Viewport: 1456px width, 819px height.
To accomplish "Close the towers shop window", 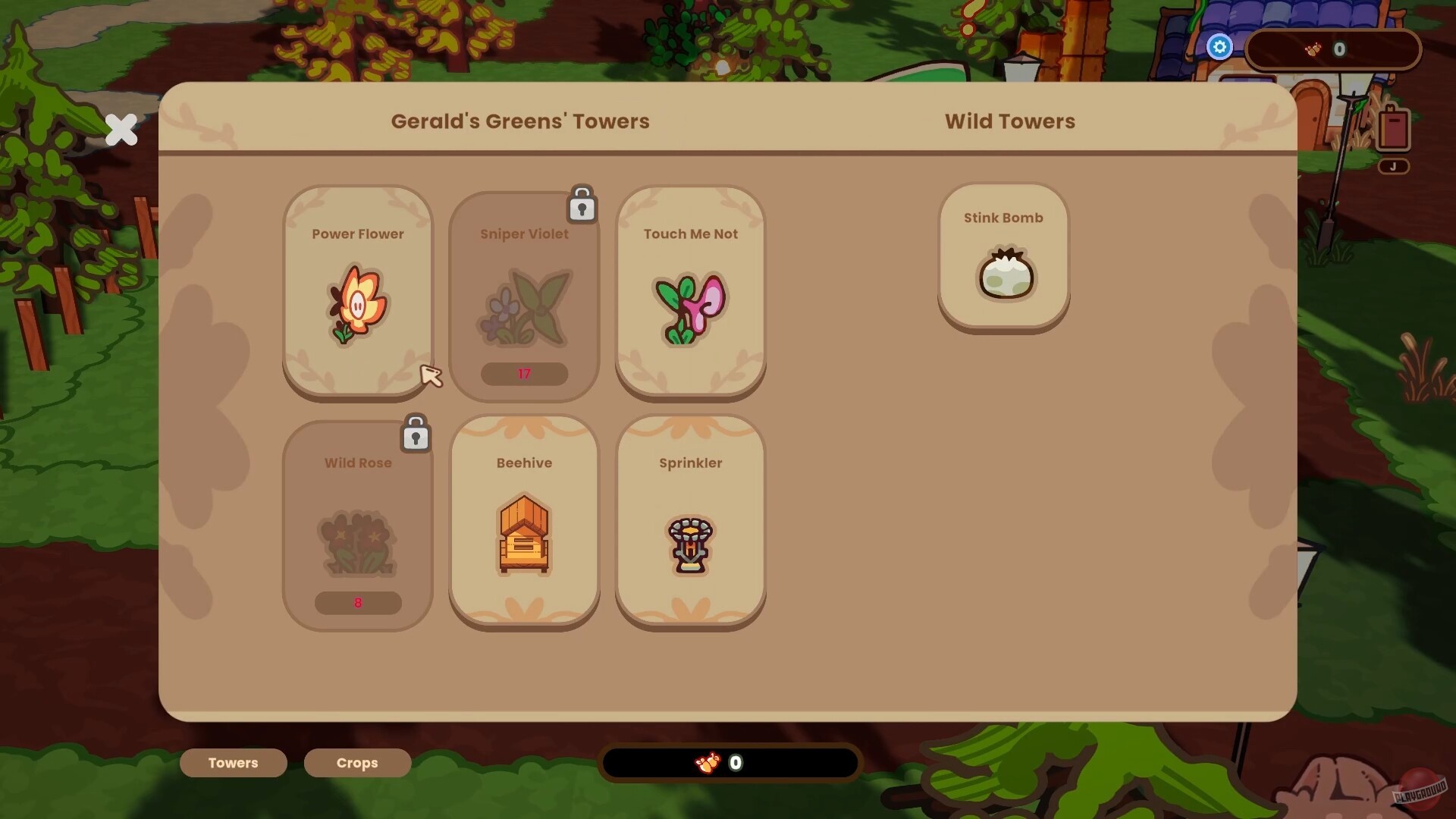I will (121, 130).
